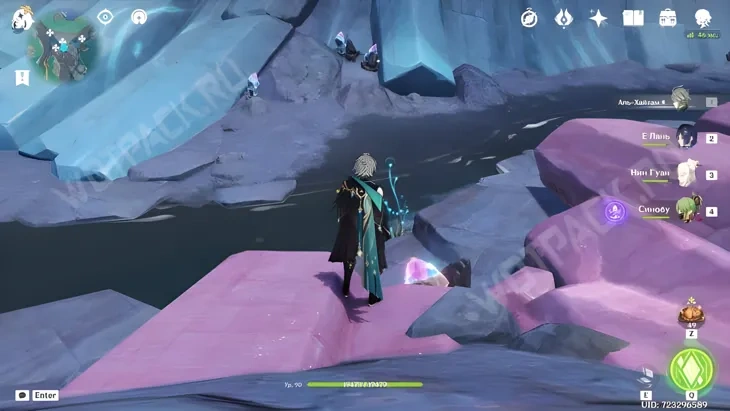Open the character profile head icon
The width and height of the screenshot is (730, 411).
pos(703,18)
